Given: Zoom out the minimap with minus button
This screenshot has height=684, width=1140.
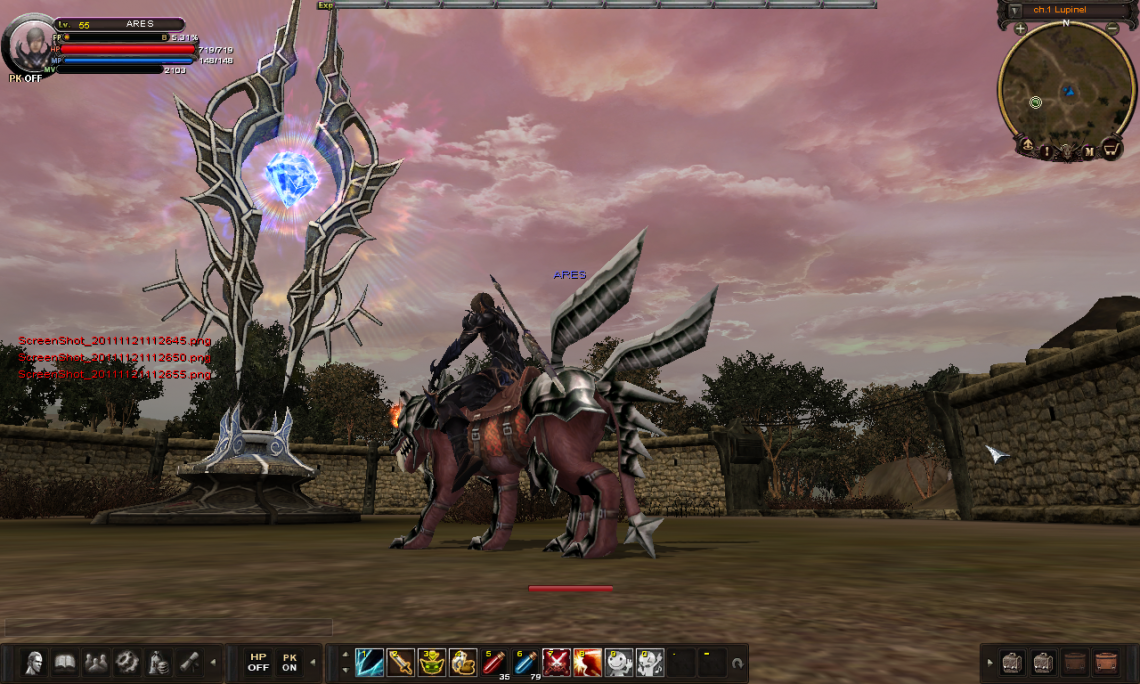Looking at the screenshot, I should (1112, 29).
